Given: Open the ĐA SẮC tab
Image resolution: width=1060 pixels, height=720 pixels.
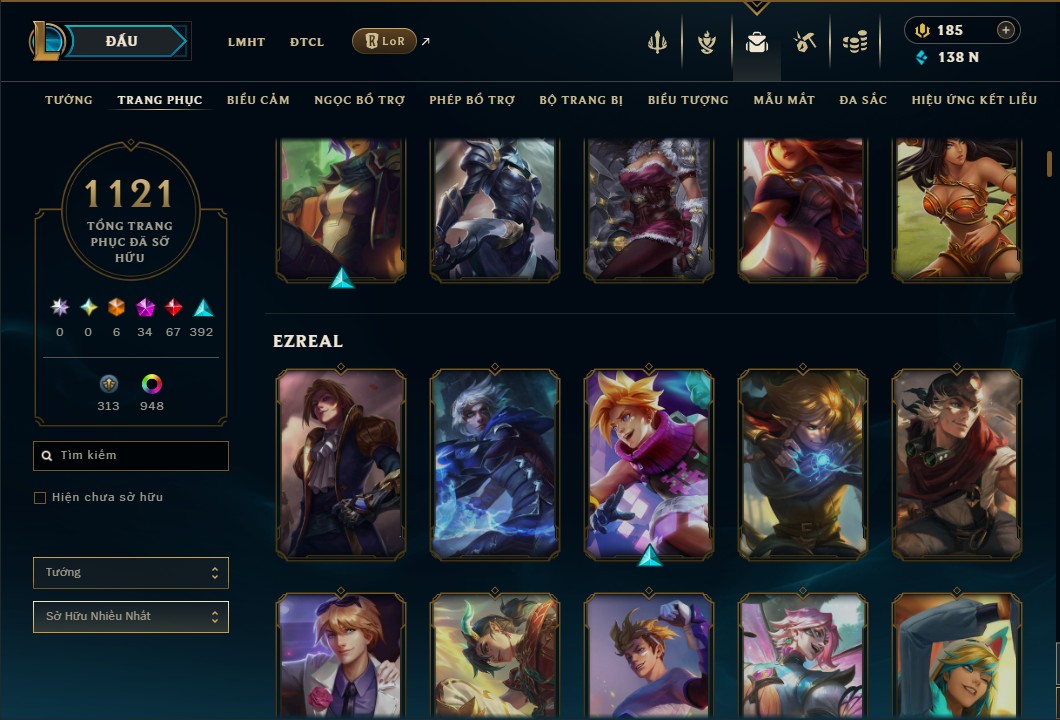Looking at the screenshot, I should click(863, 100).
